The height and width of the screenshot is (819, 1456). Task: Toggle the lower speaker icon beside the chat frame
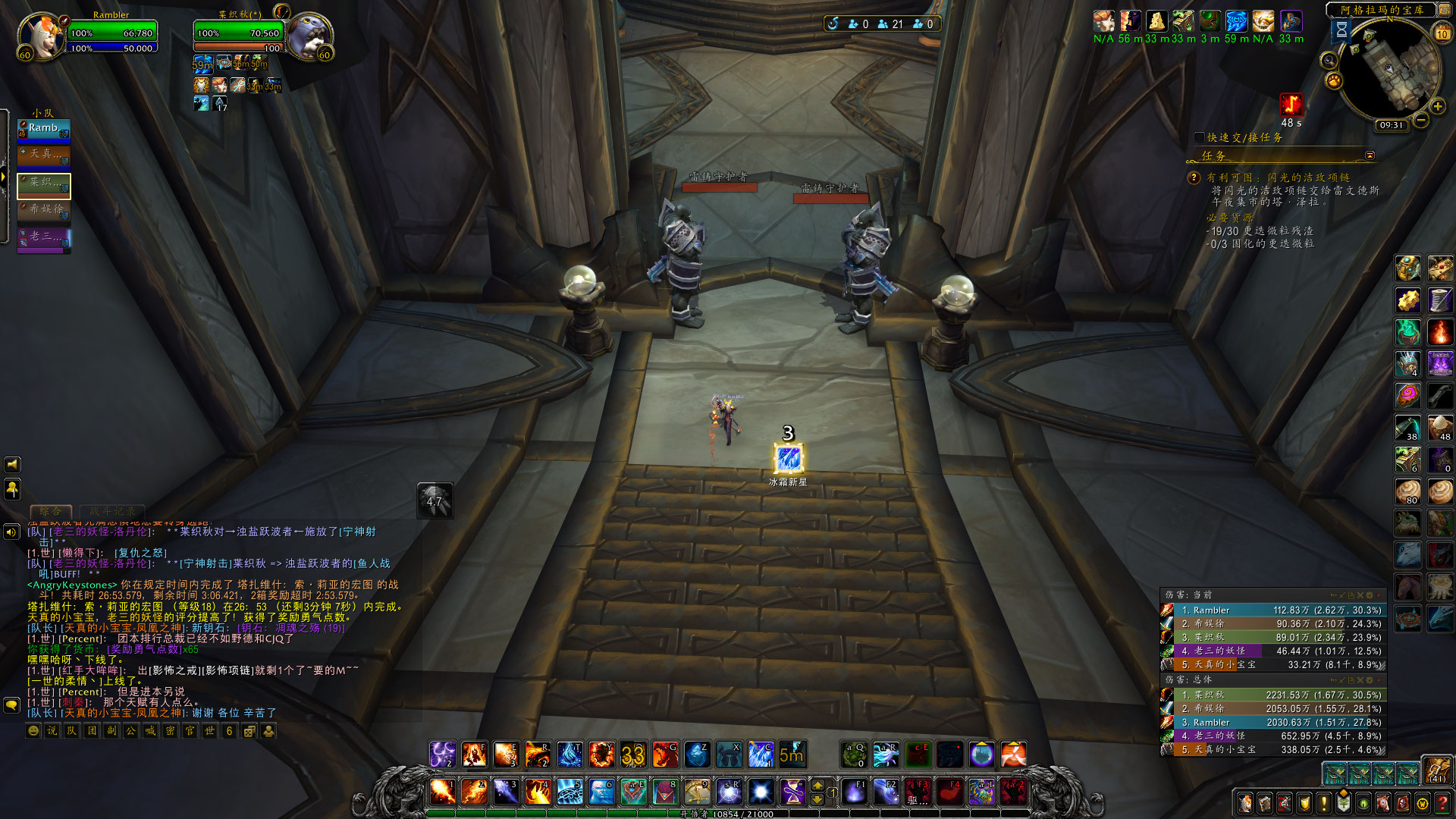[x=11, y=530]
